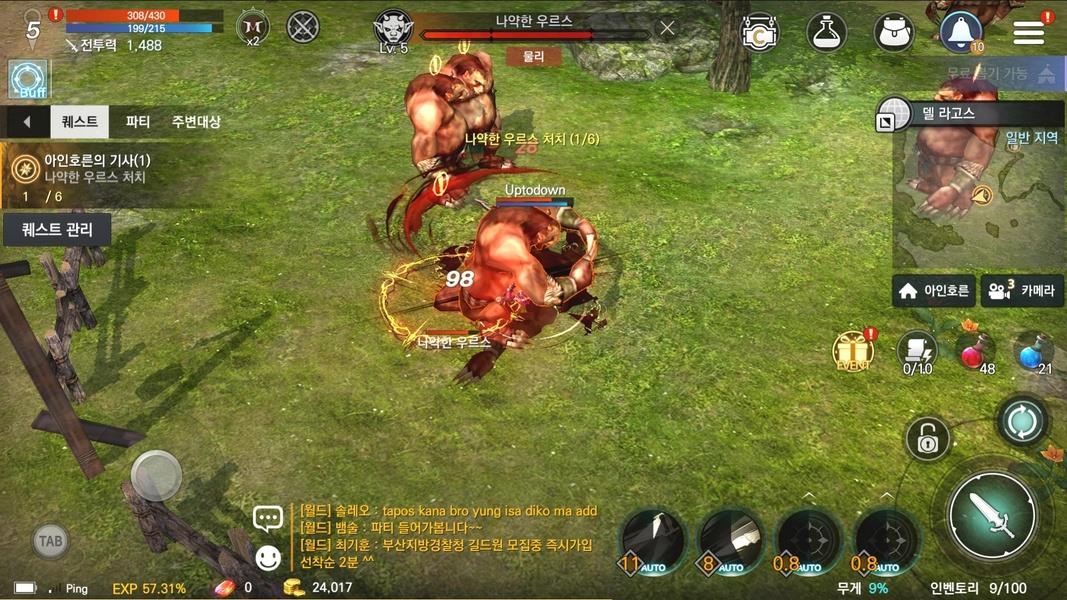Open the potion flask menu
This screenshot has width=1067, height=600.
coord(827,32)
